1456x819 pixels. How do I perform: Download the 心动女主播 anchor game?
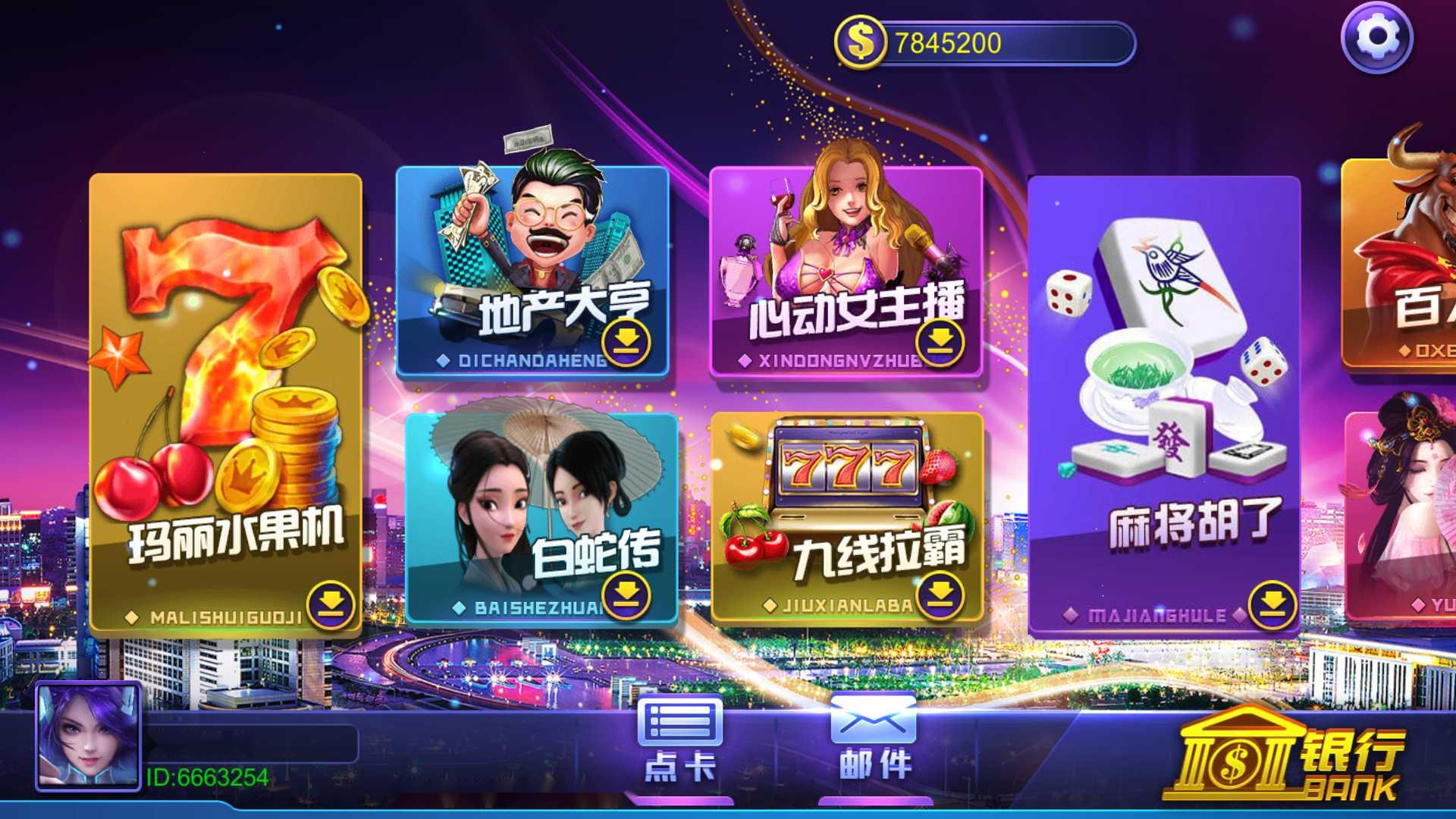point(940,341)
